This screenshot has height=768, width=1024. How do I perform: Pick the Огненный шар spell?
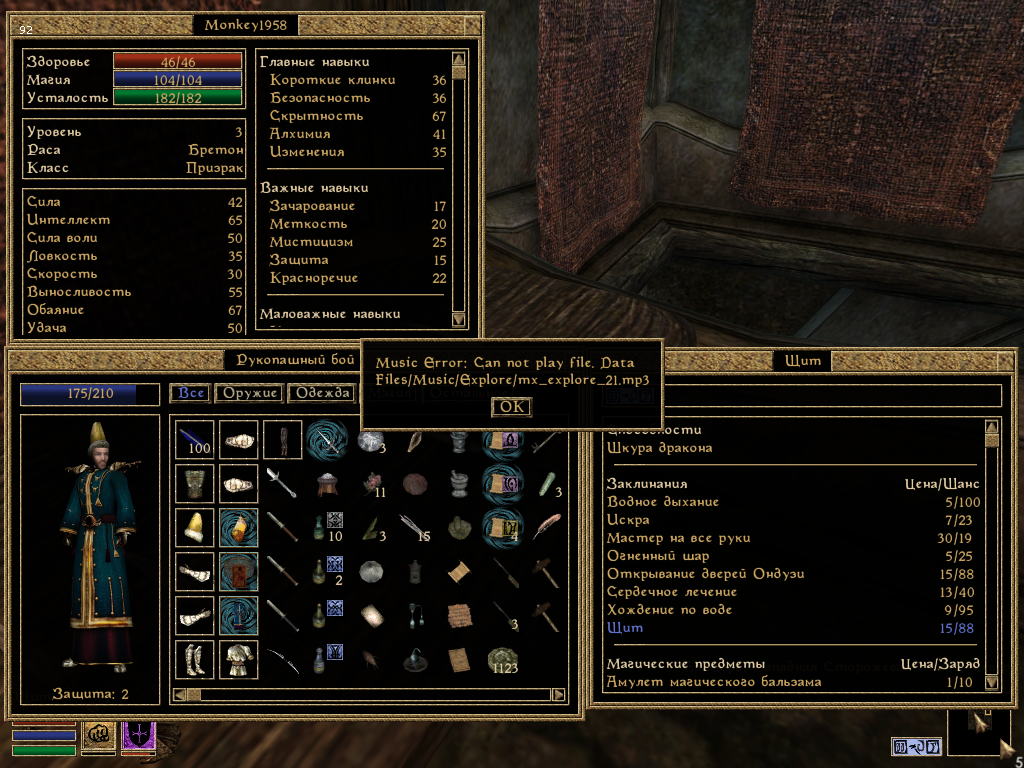[658, 556]
